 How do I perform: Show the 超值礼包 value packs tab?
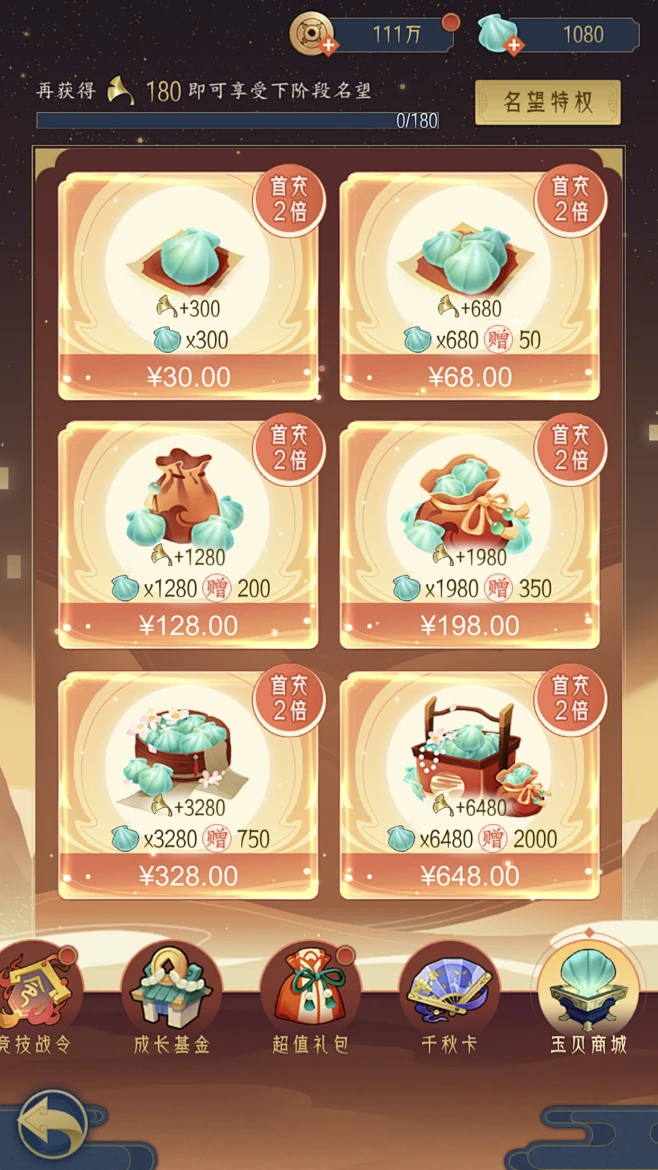tap(311, 1000)
